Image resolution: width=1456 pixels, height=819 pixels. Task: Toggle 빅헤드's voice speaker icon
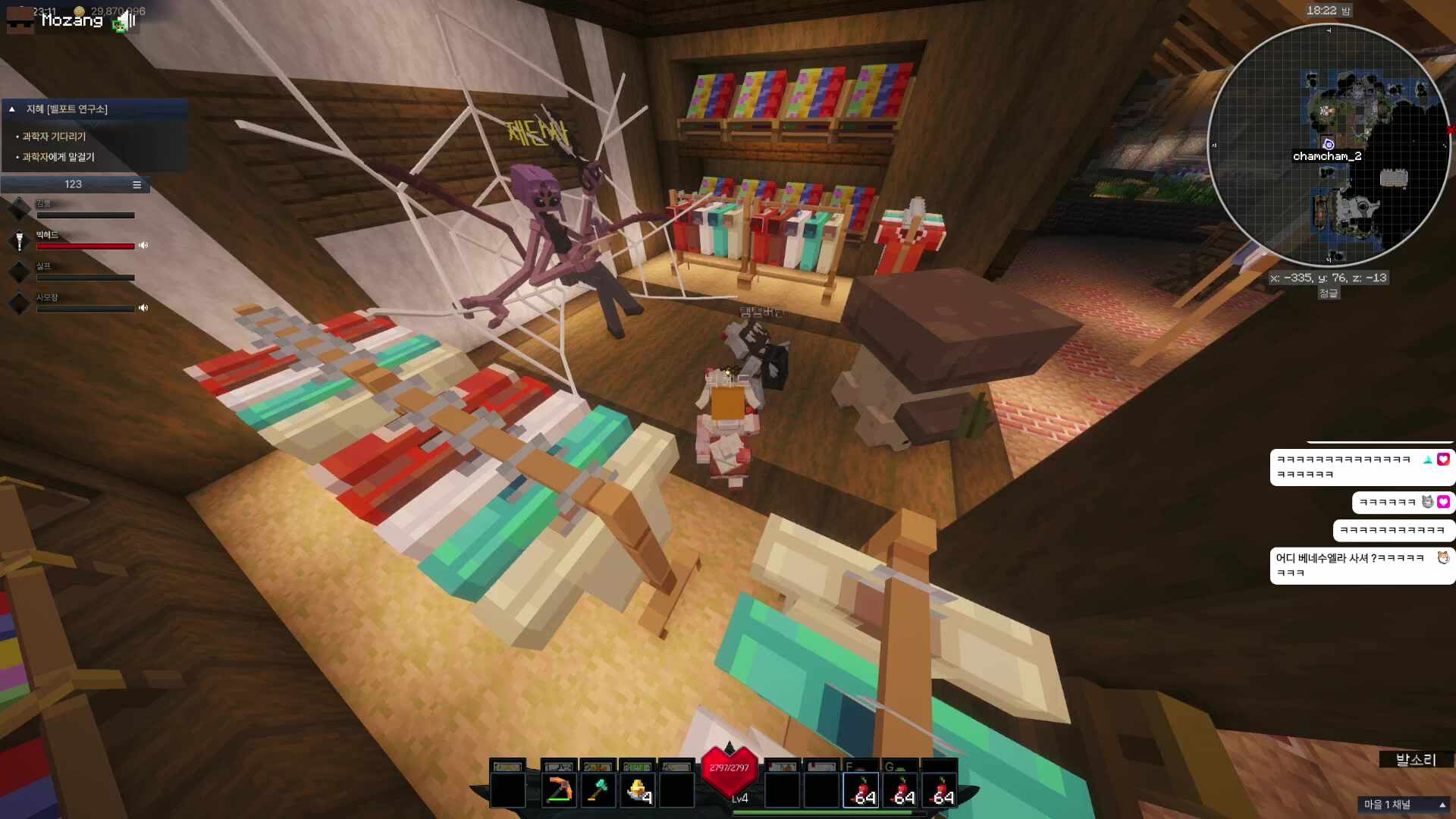point(143,246)
